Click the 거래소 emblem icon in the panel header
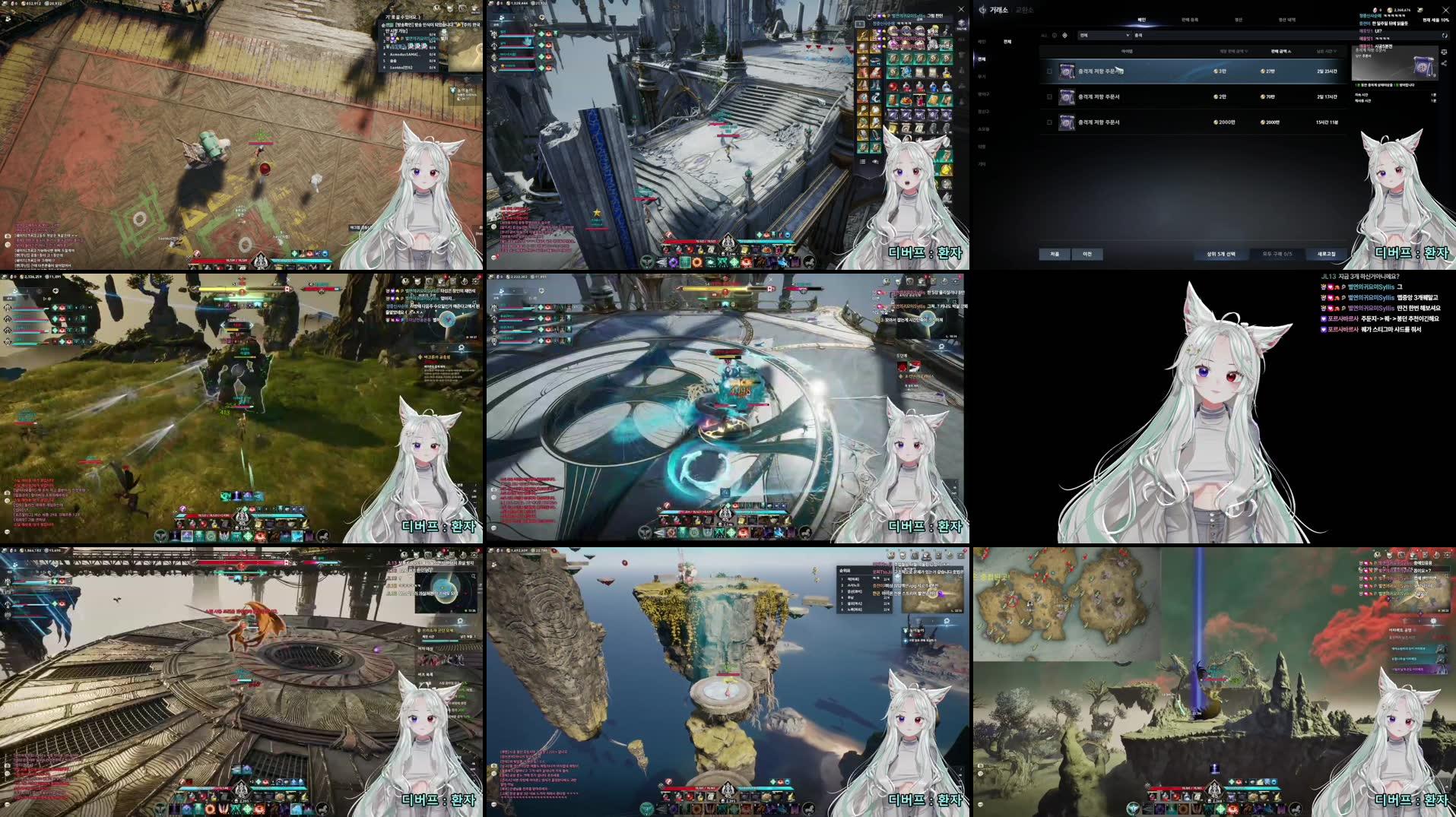This screenshot has width=1456, height=817. point(983,10)
